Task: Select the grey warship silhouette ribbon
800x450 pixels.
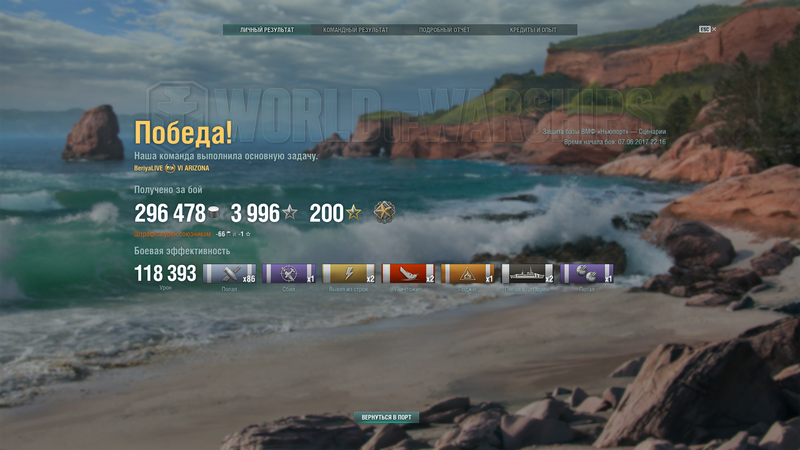Action: 528,273
